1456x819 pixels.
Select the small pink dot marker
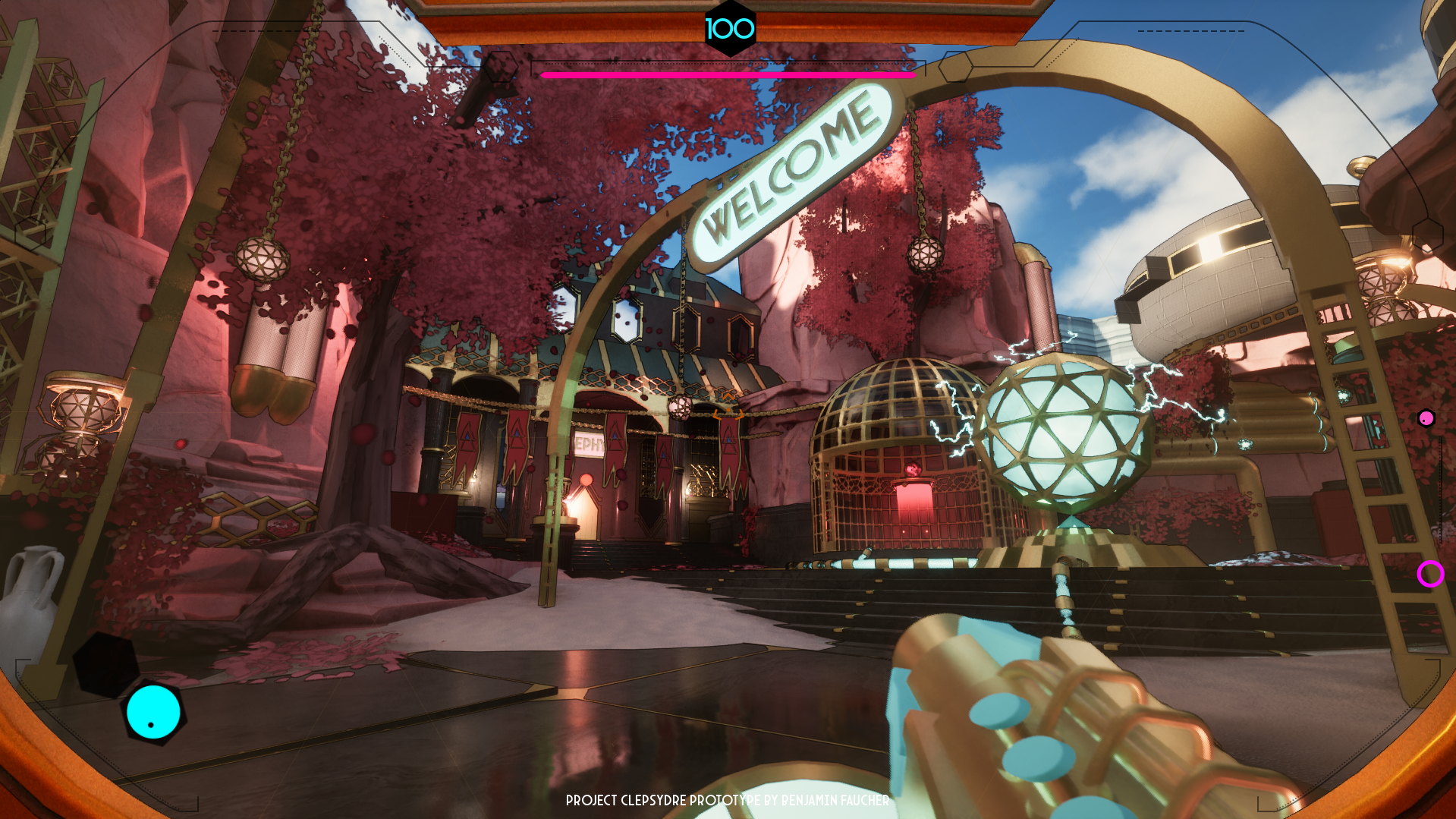1426,418
